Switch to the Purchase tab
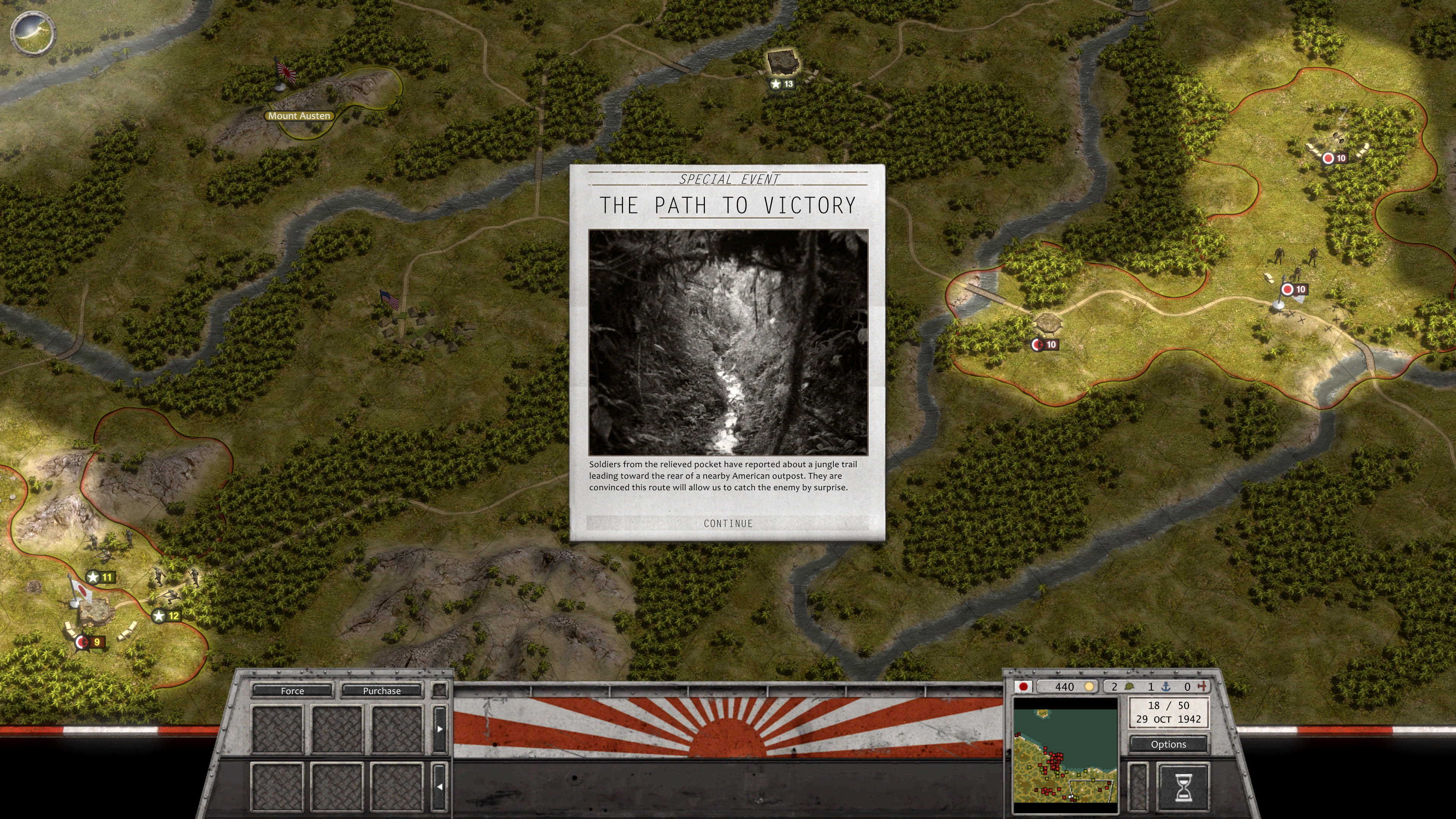 [382, 691]
